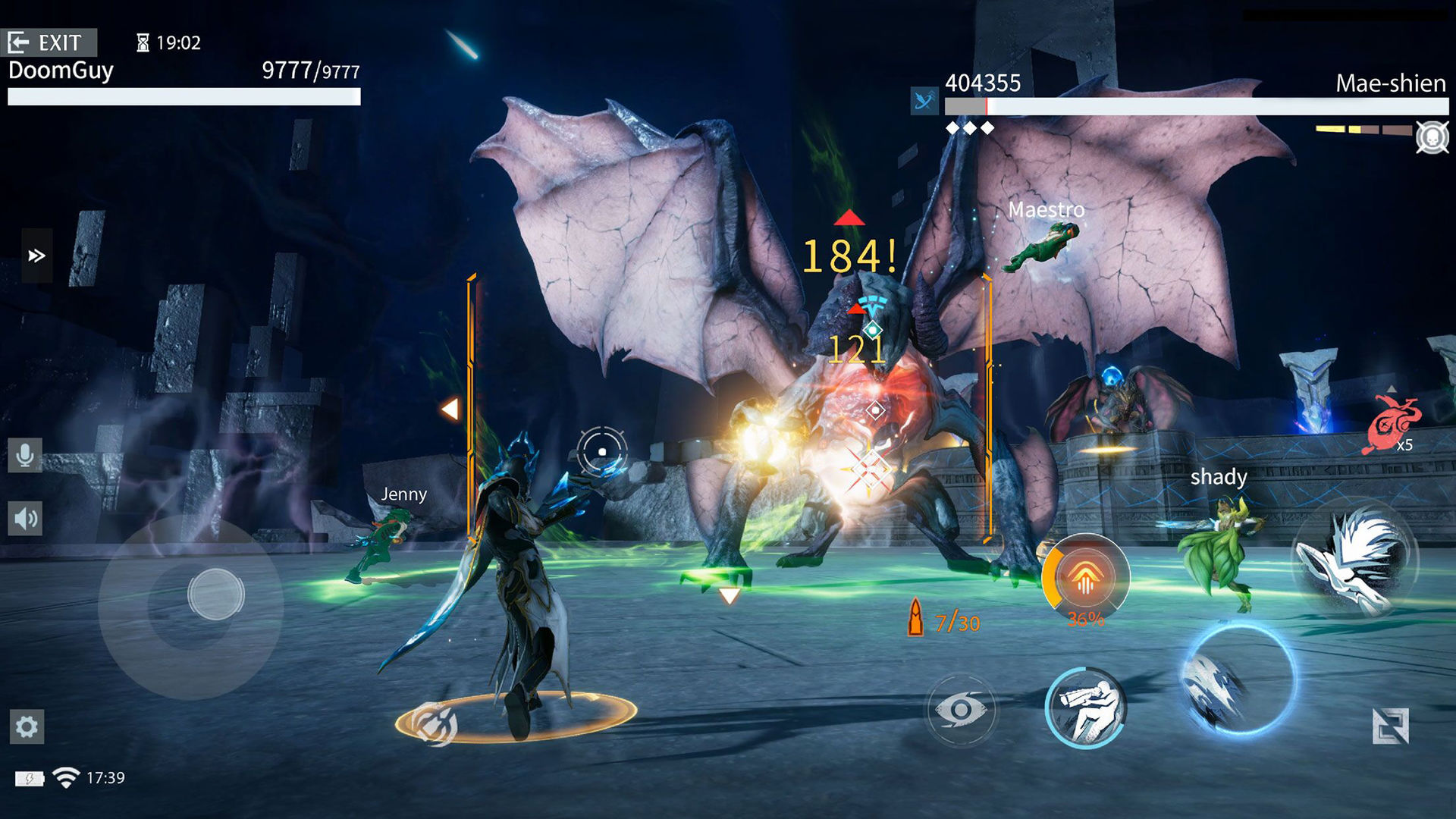
Task: Tap the bow icon next to boss health
Action: [924, 100]
